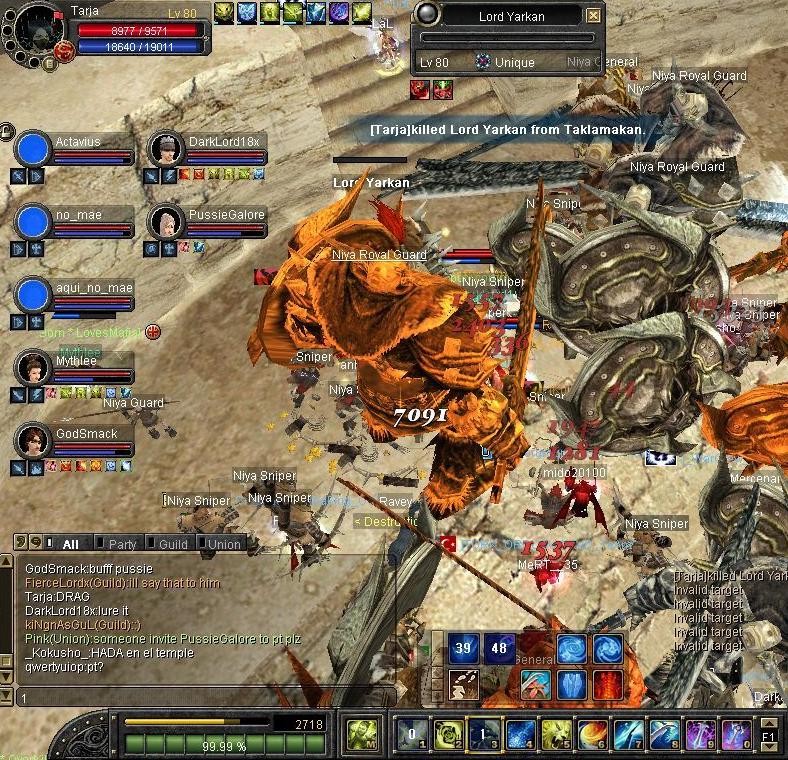
Task: Activate the green swirl skill in slot 2
Action: click(447, 735)
